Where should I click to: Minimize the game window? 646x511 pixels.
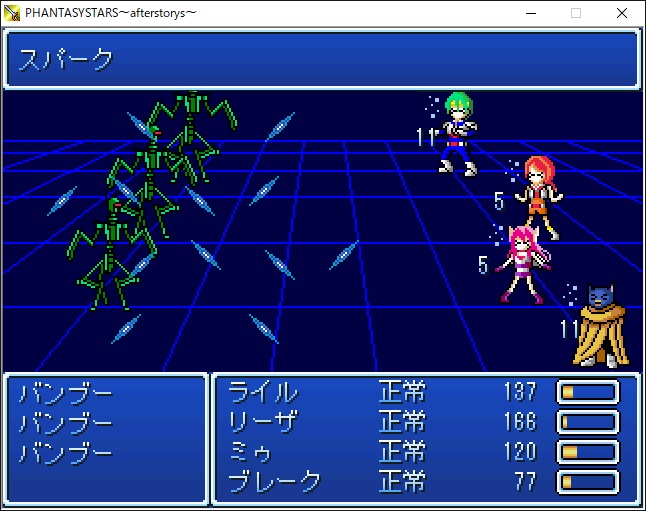pyautogui.click(x=530, y=13)
